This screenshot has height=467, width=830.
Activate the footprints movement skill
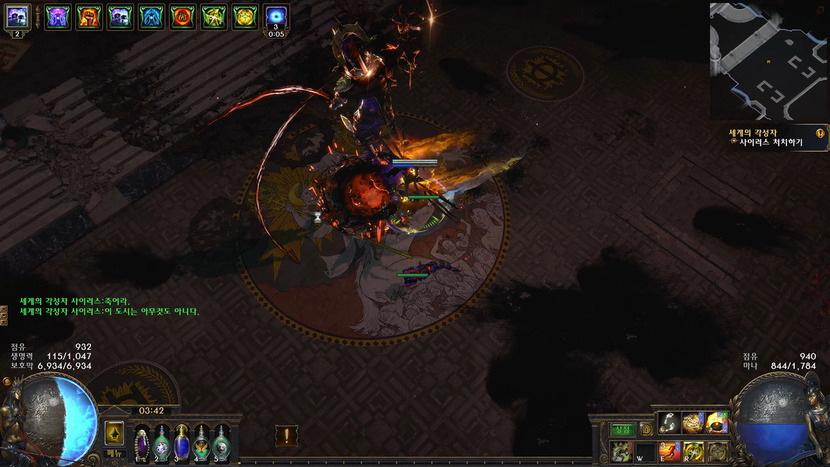669,423
